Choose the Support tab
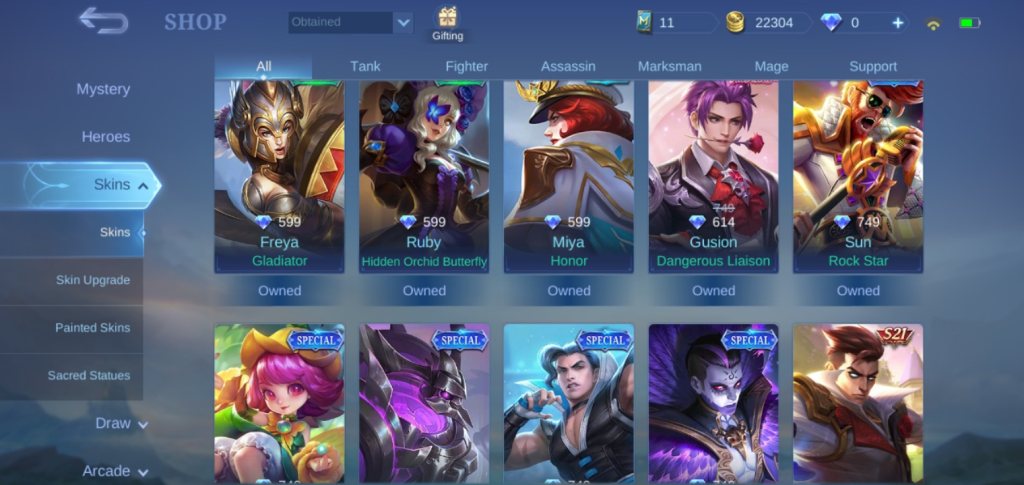The height and width of the screenshot is (485, 1024). (873, 66)
